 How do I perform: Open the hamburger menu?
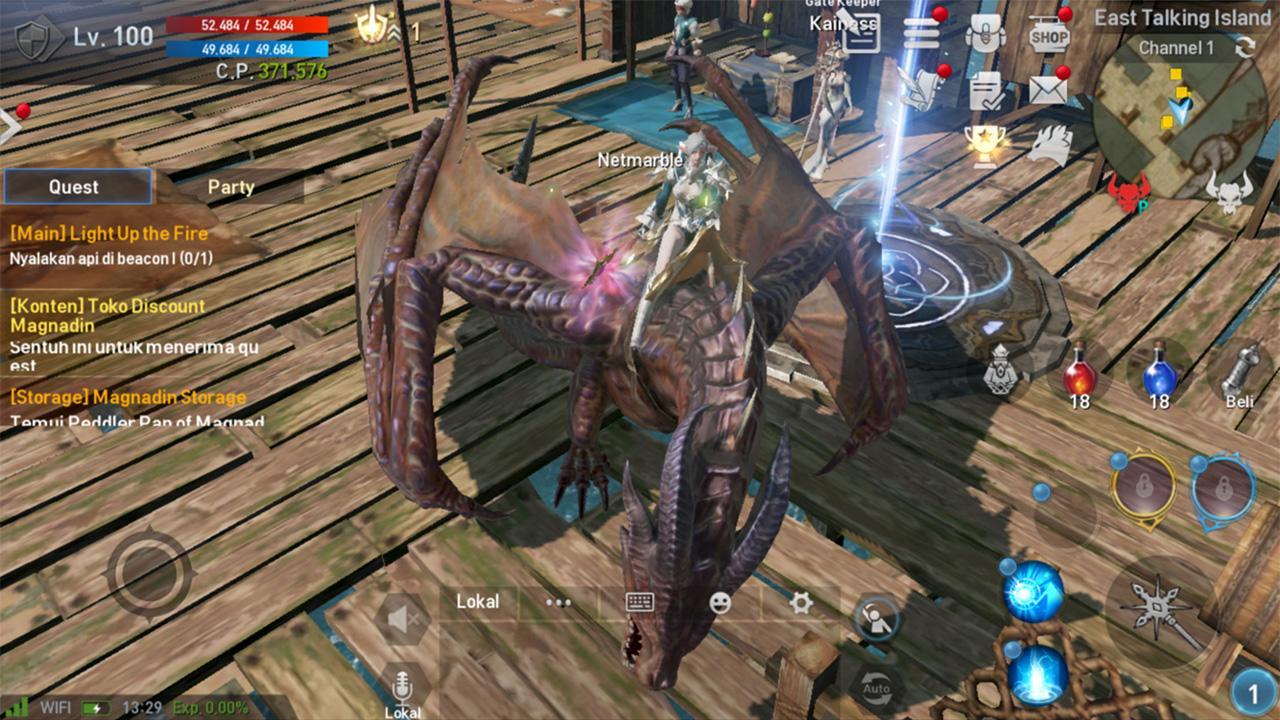pos(923,32)
